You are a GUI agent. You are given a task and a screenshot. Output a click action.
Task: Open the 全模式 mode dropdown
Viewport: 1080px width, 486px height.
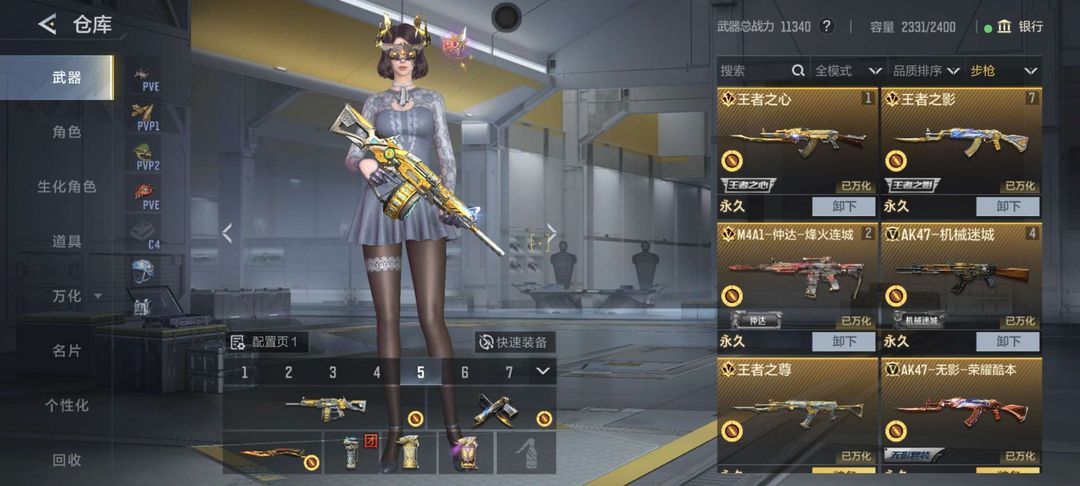coord(847,71)
